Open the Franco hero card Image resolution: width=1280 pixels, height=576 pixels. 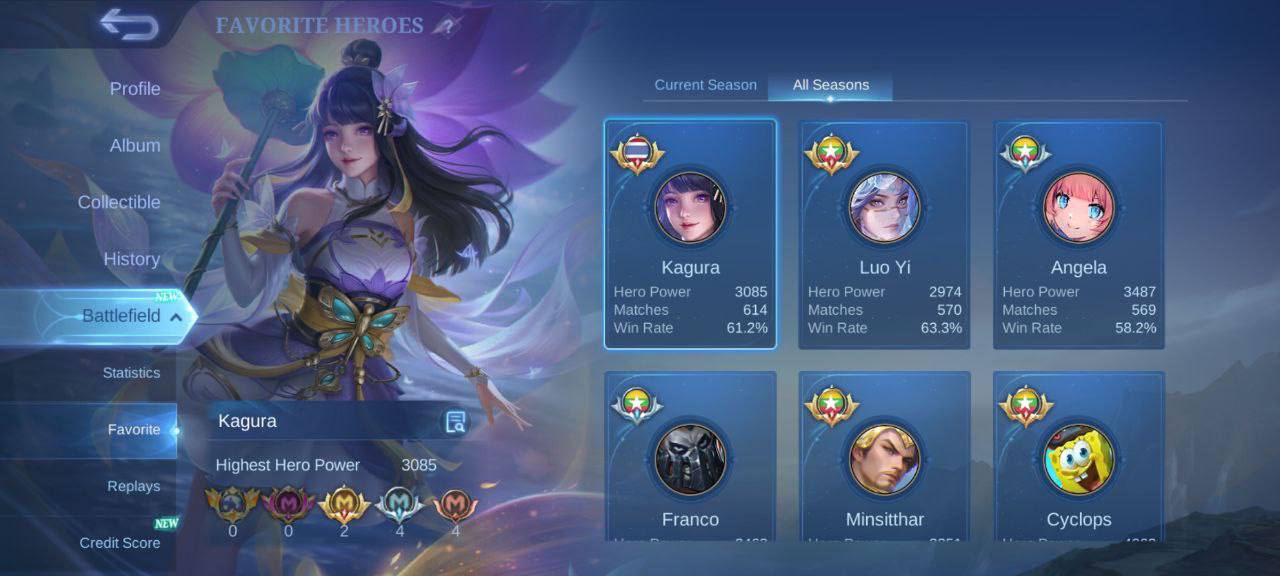click(690, 460)
